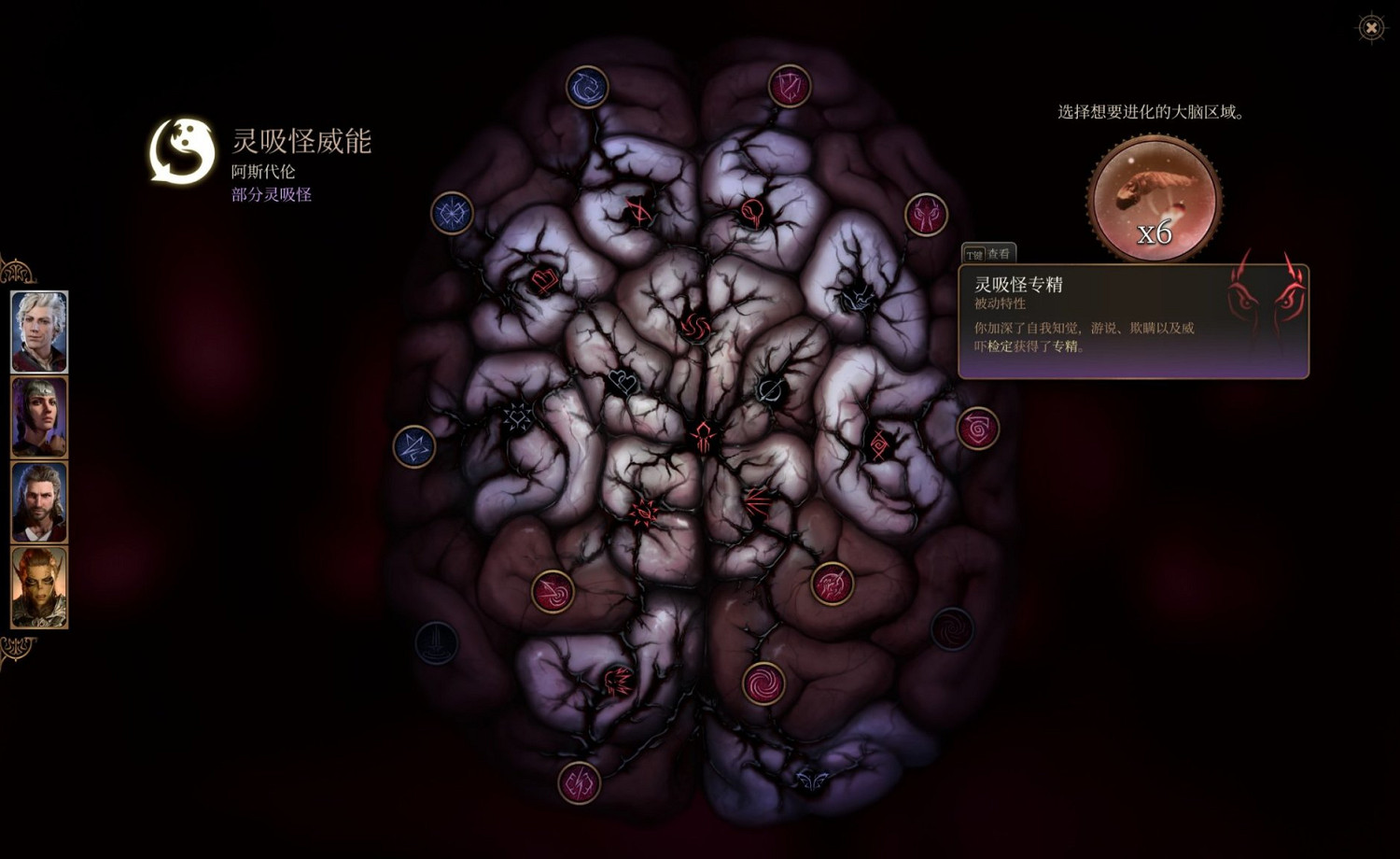Select the dark locked spiral node on right side
This screenshot has height=859, width=1400.
[954, 627]
